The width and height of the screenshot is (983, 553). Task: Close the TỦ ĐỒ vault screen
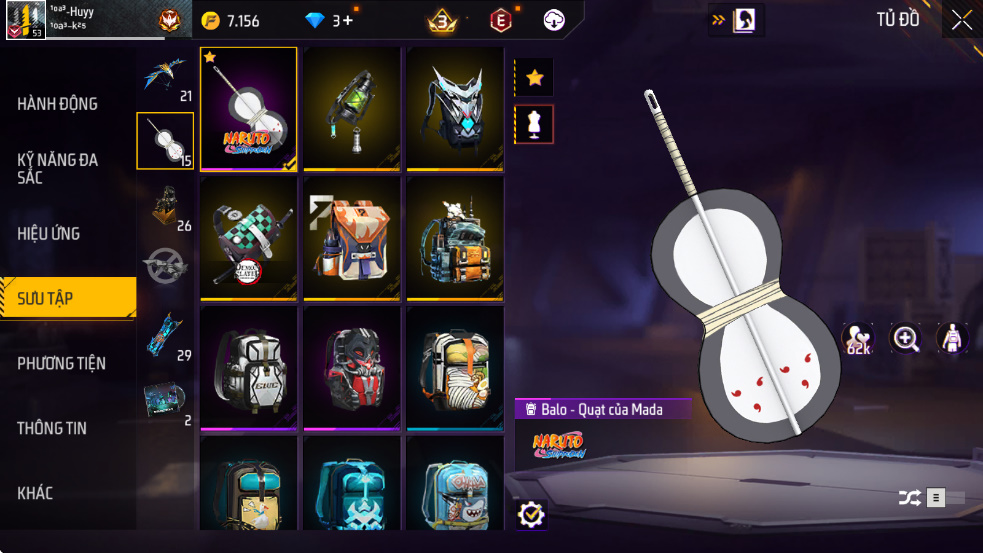pyautogui.click(x=961, y=20)
